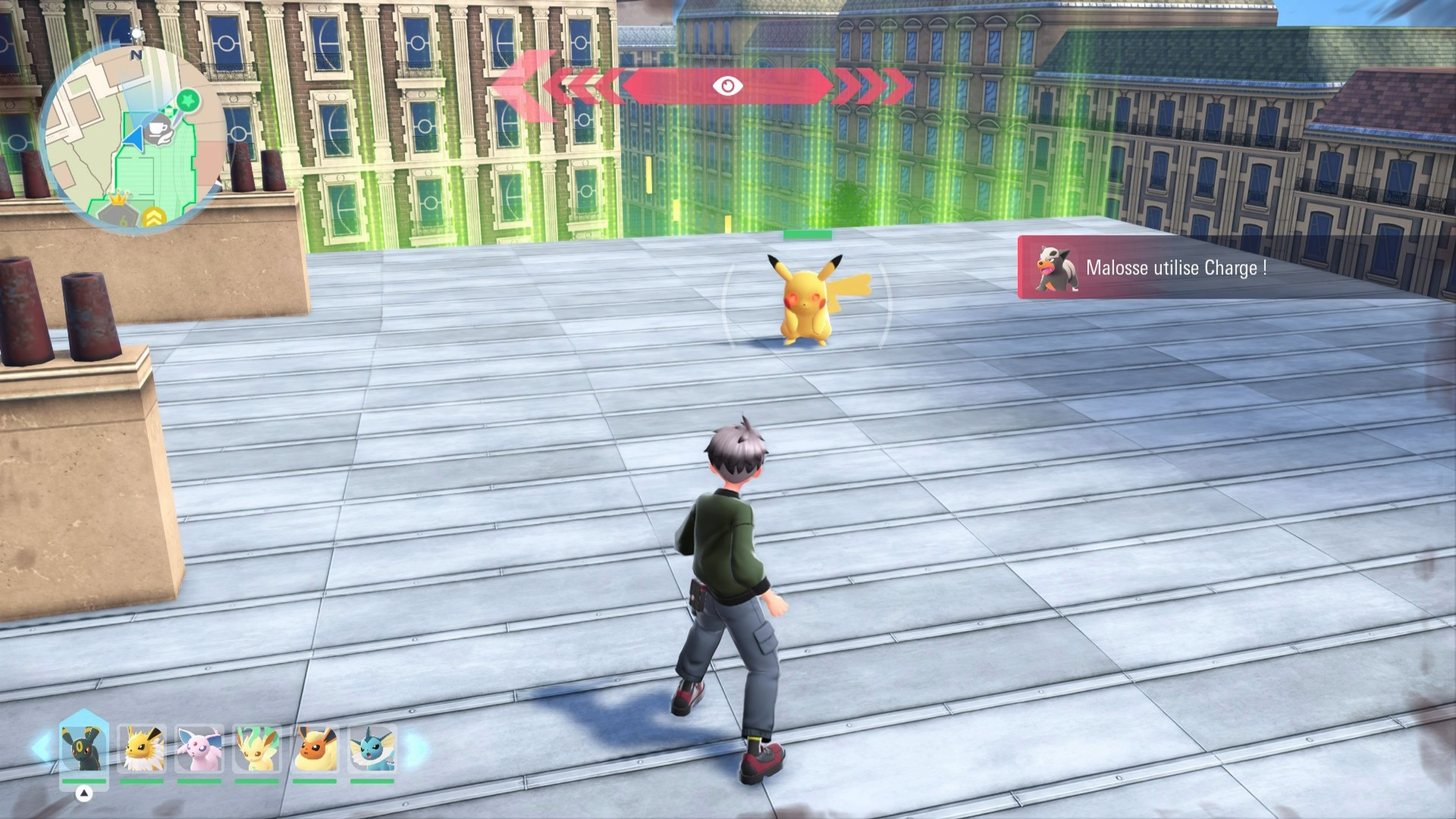This screenshot has width=1456, height=819.
Task: Select the Leafeon party slot
Action: tap(256, 748)
